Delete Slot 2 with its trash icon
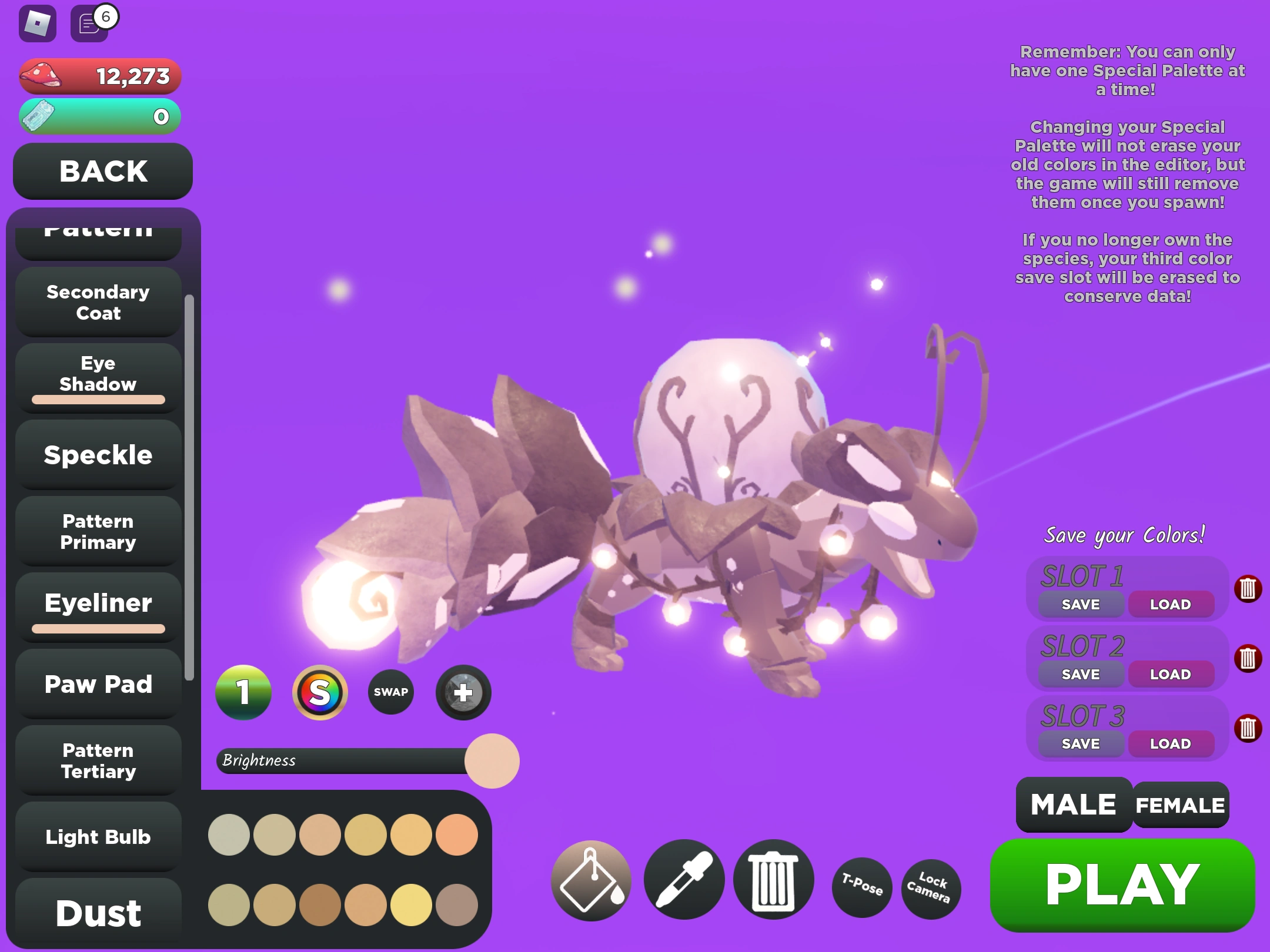 [1248, 657]
